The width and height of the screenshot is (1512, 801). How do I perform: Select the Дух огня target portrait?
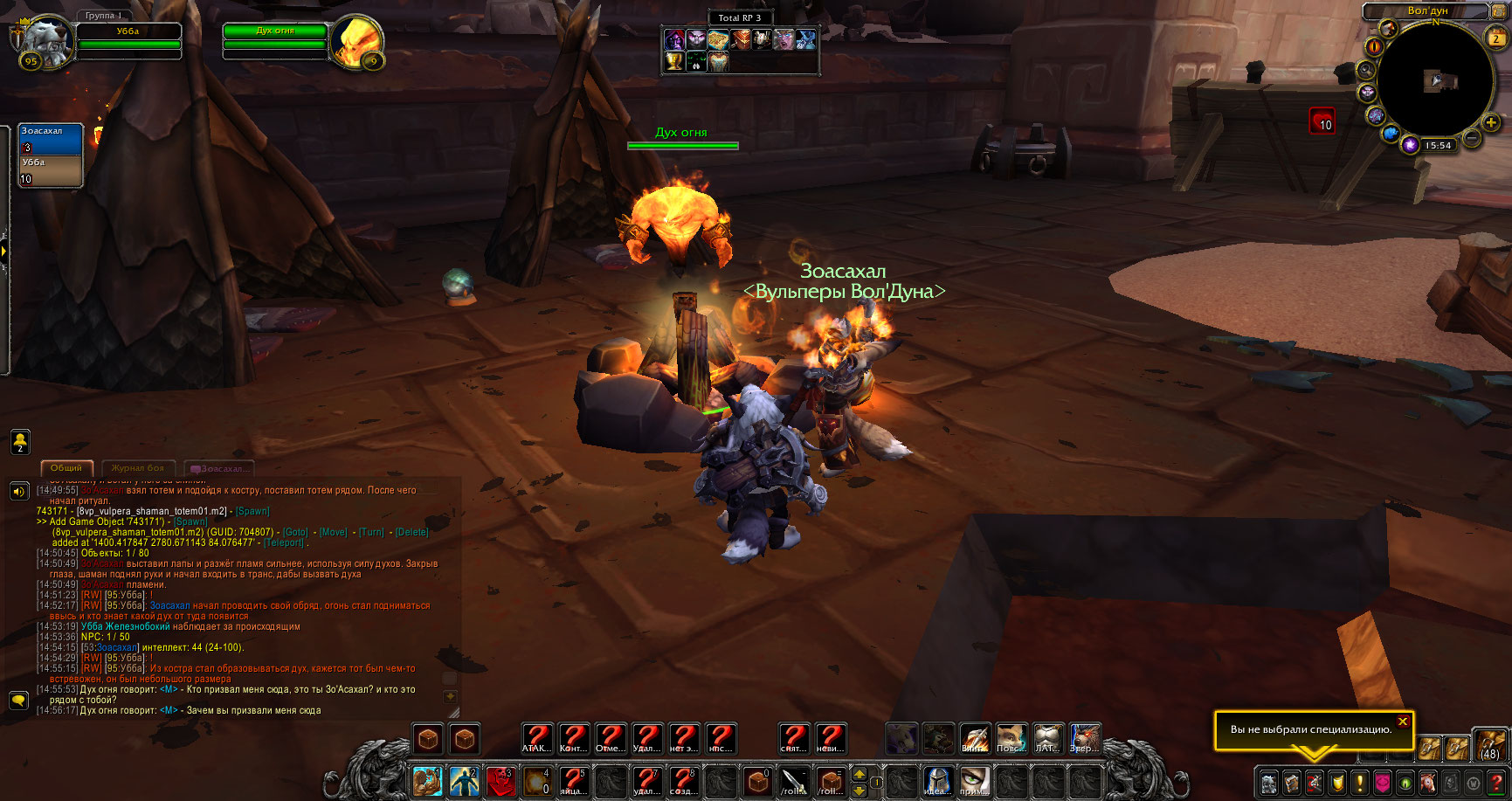357,40
